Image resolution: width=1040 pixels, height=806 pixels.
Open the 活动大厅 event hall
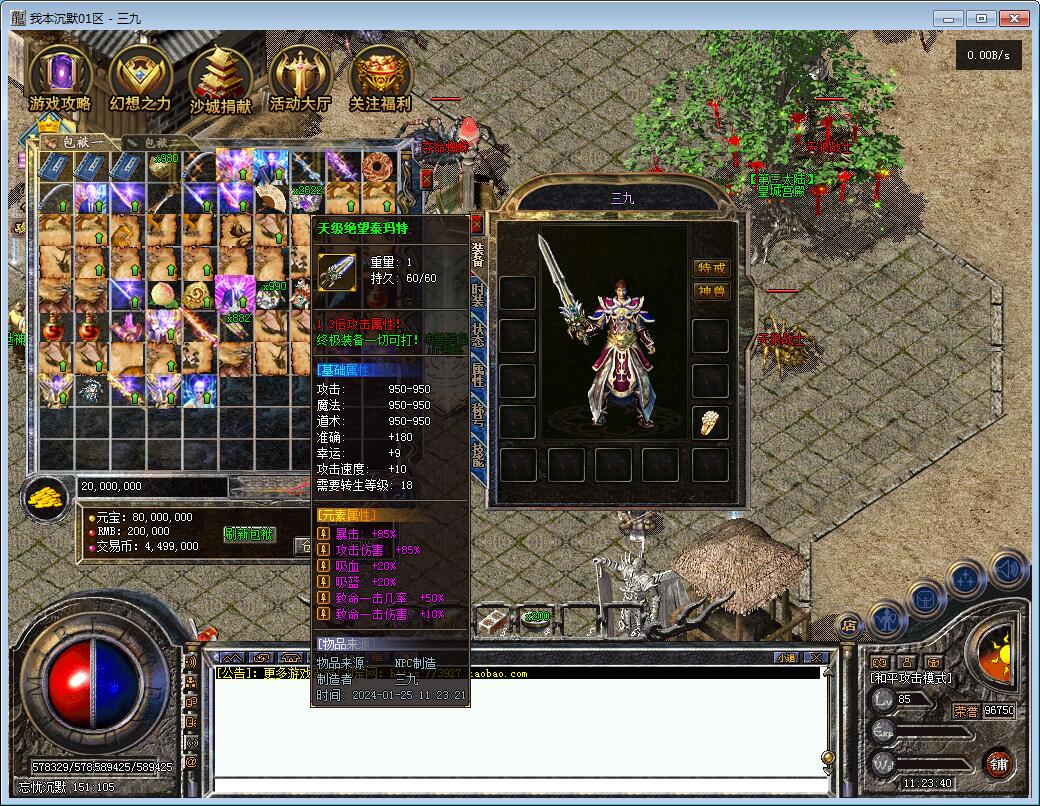[300, 78]
